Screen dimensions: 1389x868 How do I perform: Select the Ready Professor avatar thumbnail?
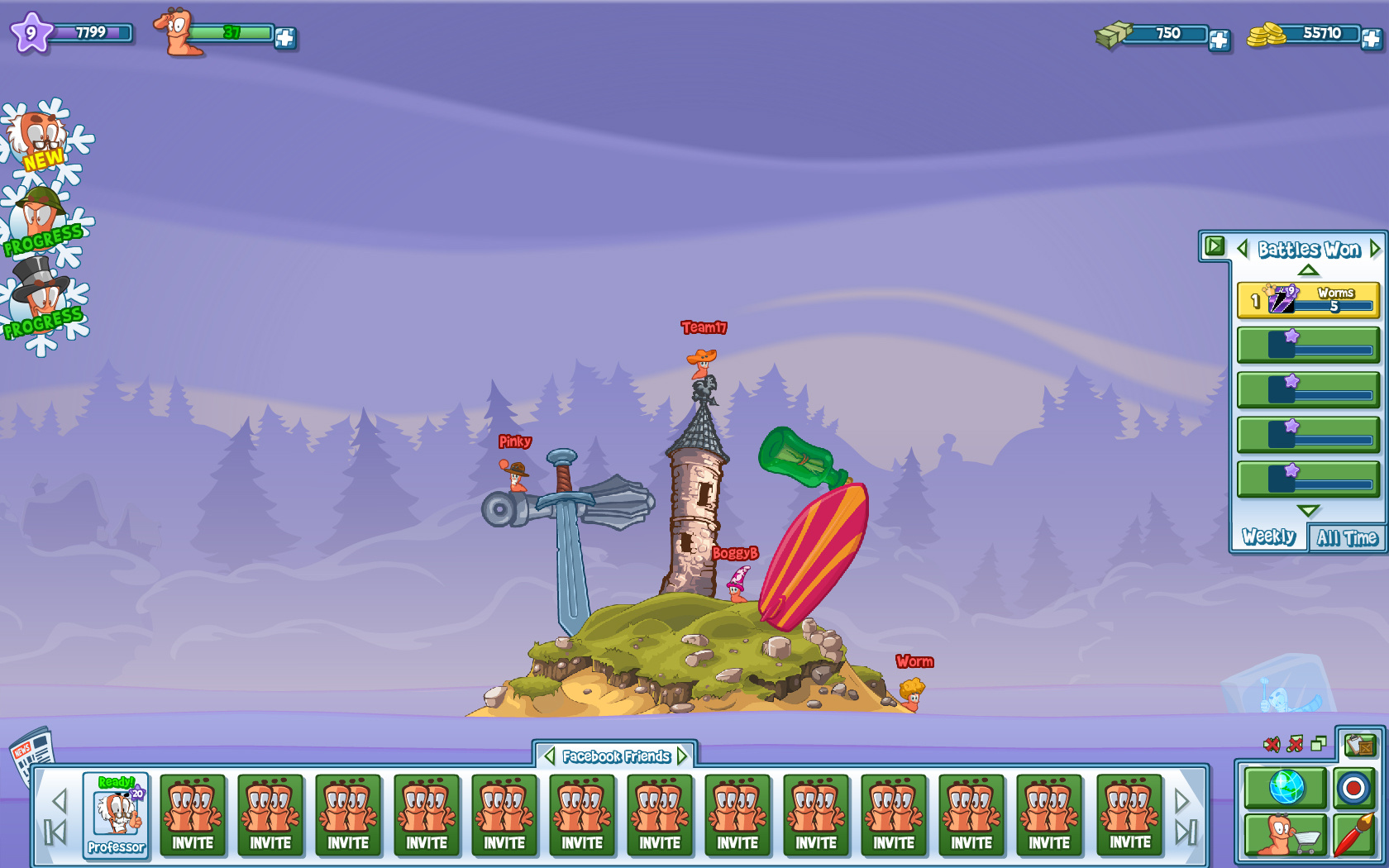(x=115, y=814)
